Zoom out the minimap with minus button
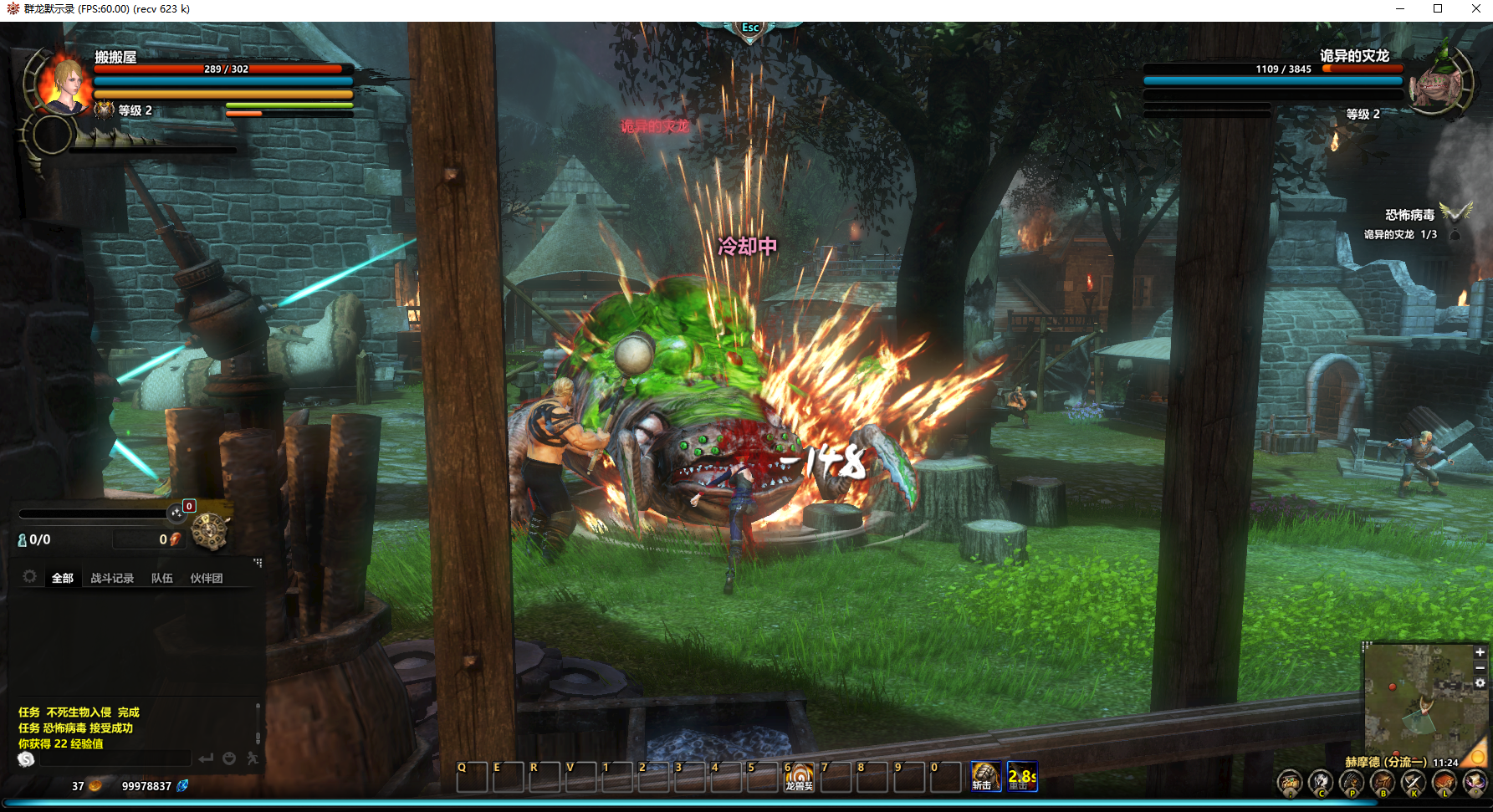Image resolution: width=1493 pixels, height=812 pixels. (1480, 667)
